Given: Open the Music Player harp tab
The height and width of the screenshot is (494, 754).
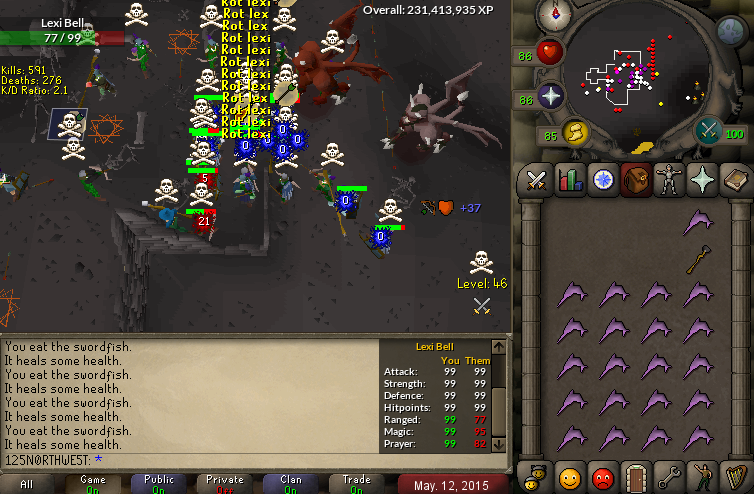Looking at the screenshot, I should (x=736, y=475).
